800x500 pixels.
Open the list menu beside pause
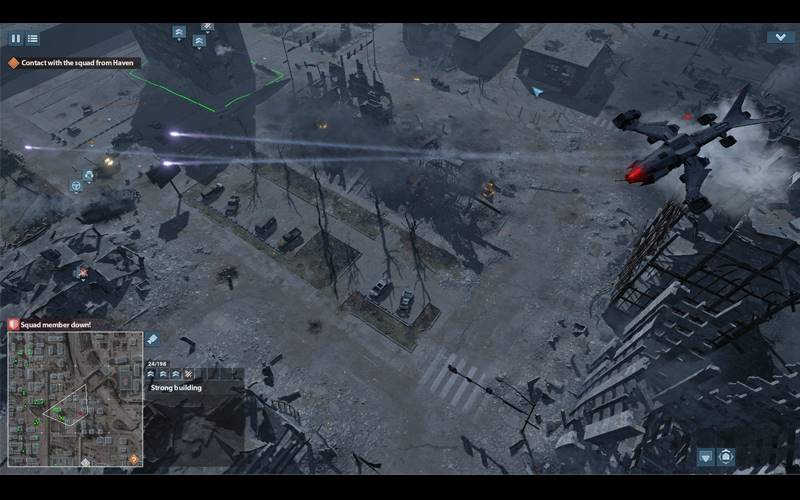(x=32, y=39)
